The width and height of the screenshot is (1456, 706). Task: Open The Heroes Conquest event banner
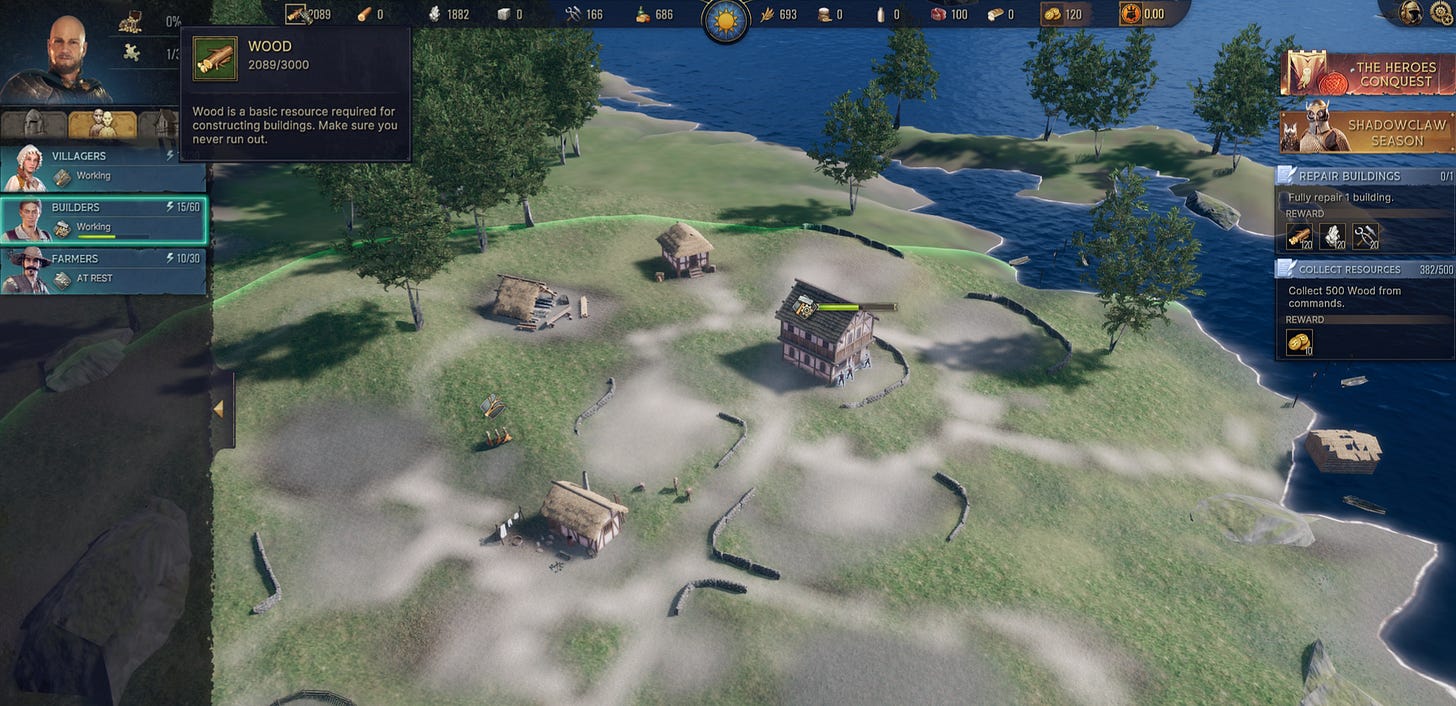coord(1366,74)
